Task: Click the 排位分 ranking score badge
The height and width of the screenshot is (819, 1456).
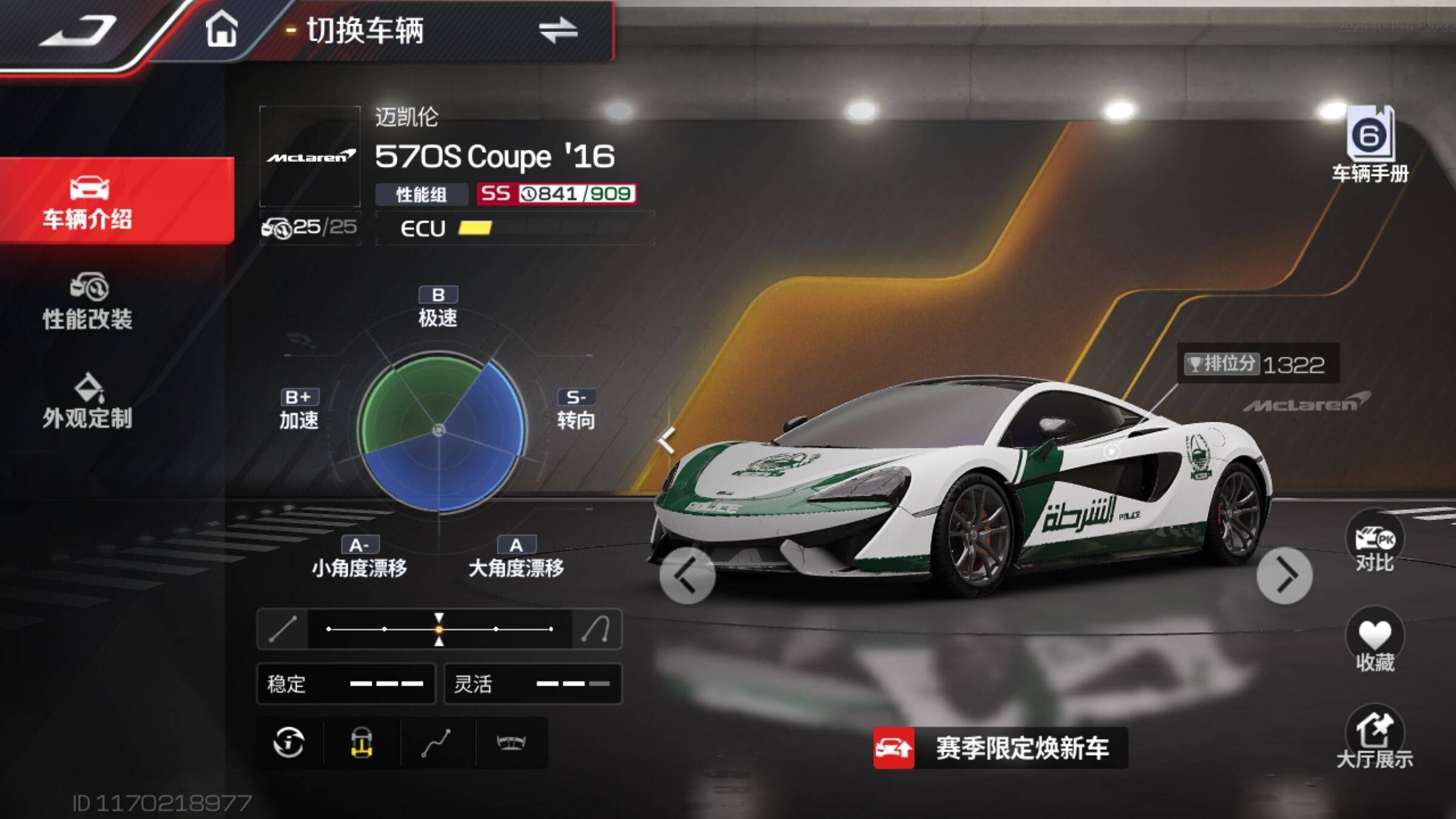Action: point(1258,364)
